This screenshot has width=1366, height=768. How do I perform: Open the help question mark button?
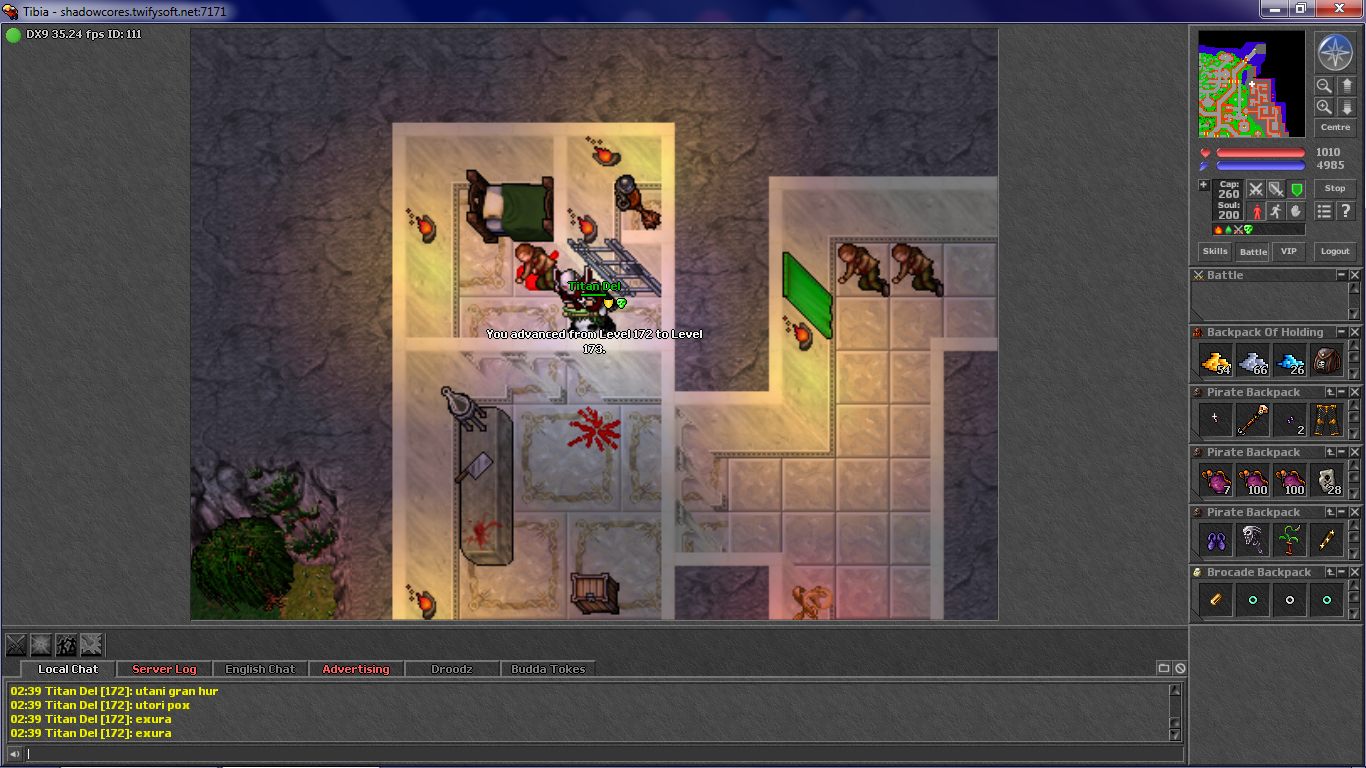(1345, 211)
